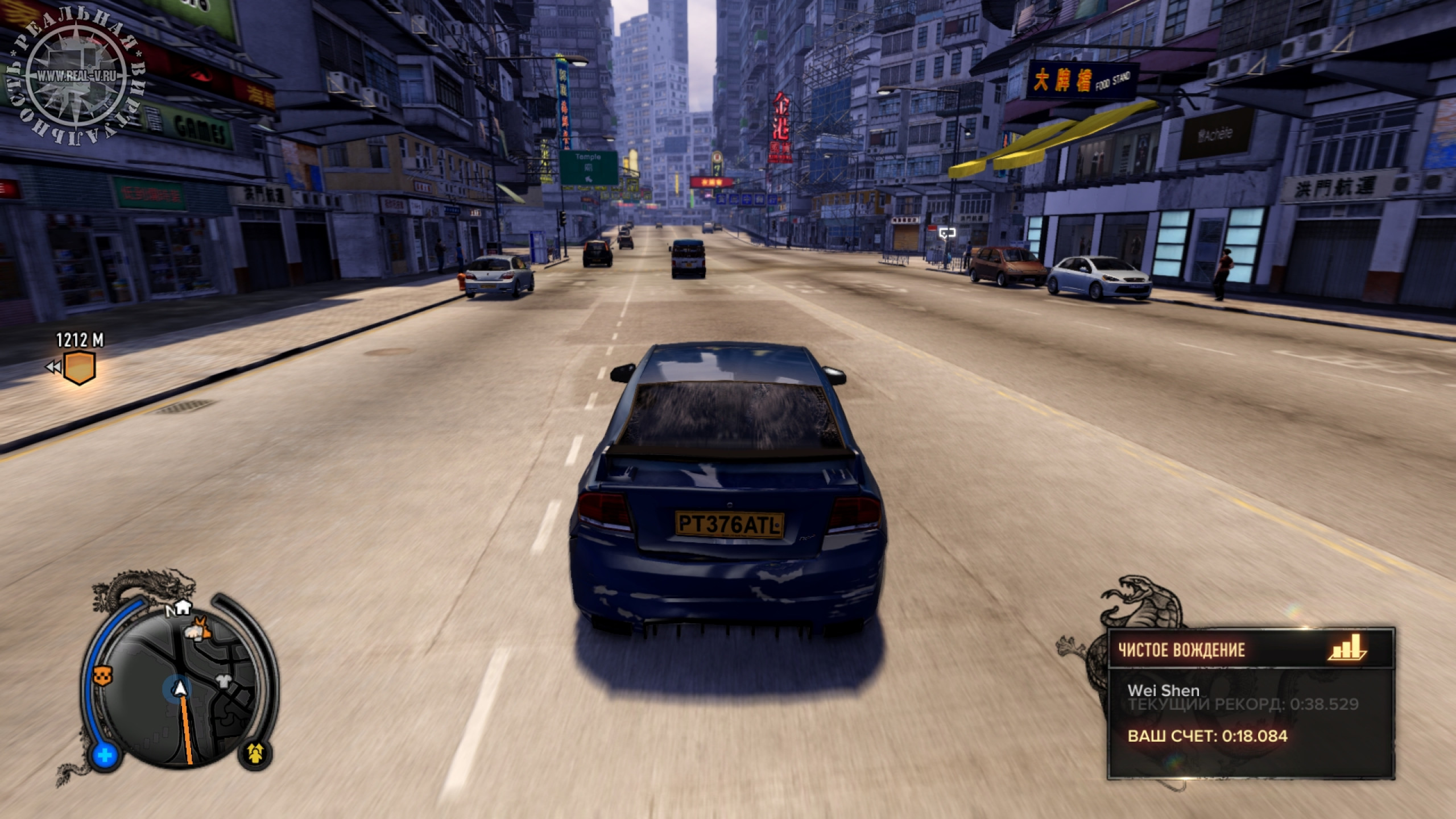The height and width of the screenshot is (819, 1456).
Task: Open the leaderboard bar-chart icon
Action: pyautogui.click(x=1349, y=648)
